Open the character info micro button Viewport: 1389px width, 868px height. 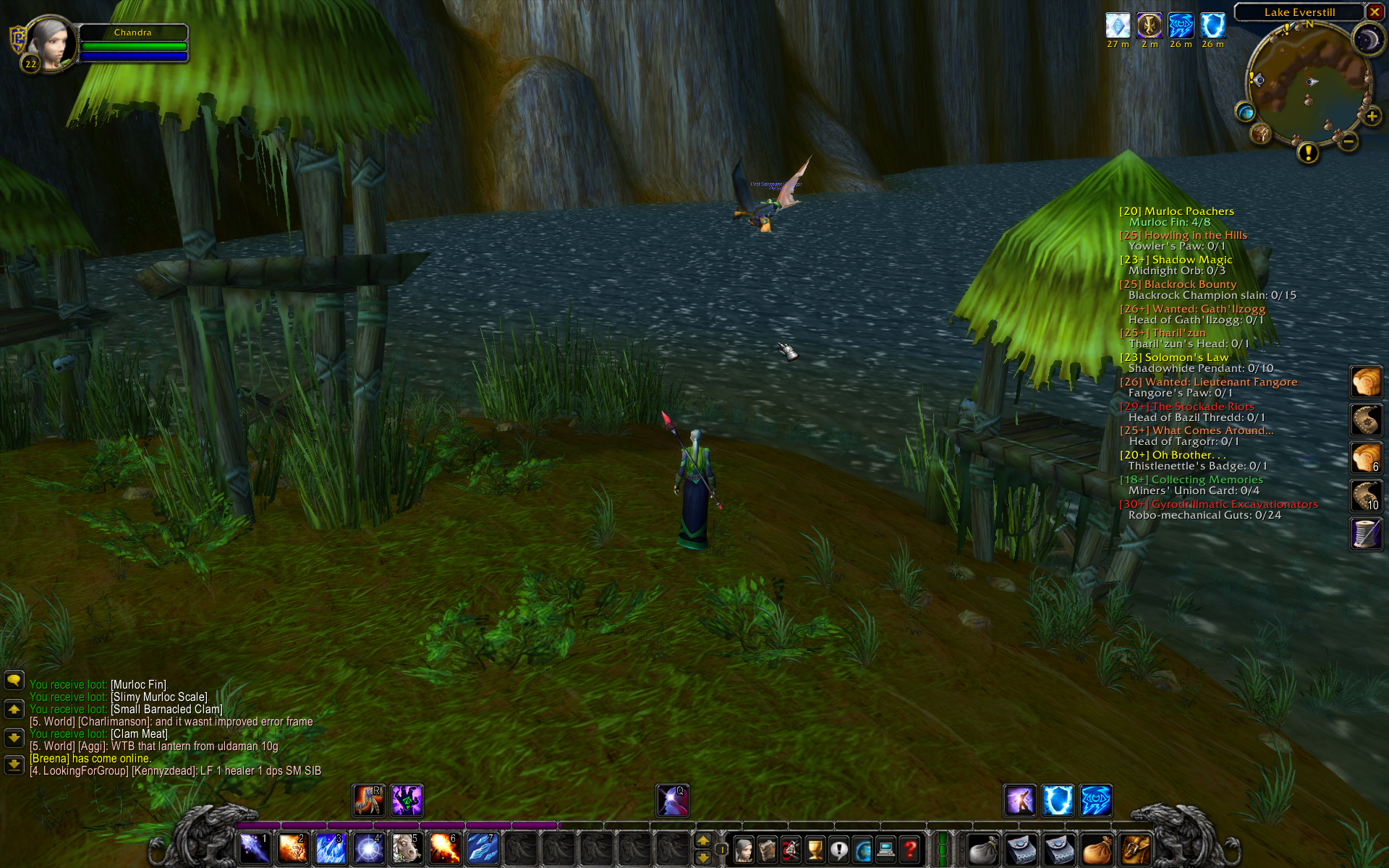744,849
